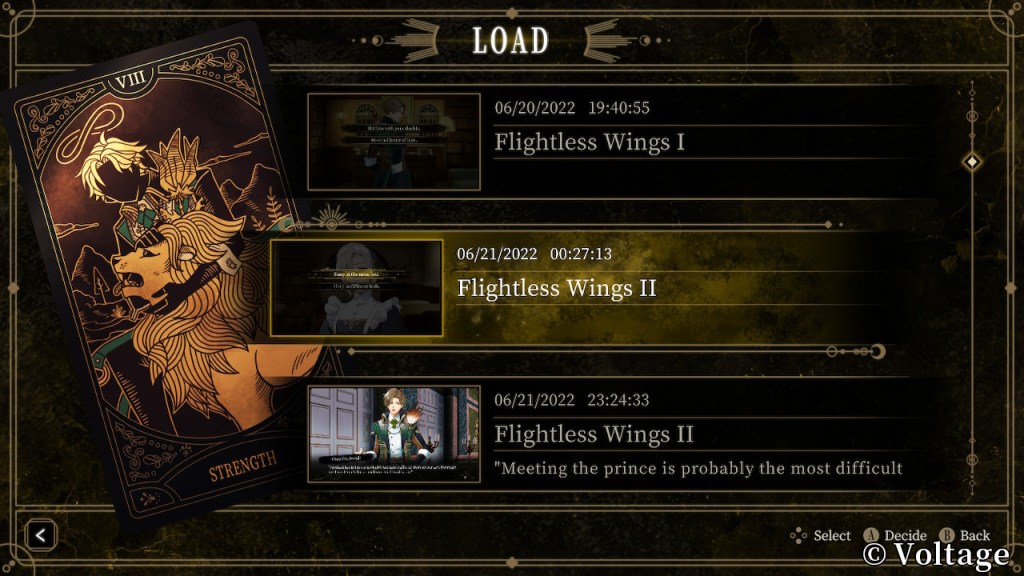
Task: Select the first save's dark library thumbnail
Action: [x=394, y=142]
